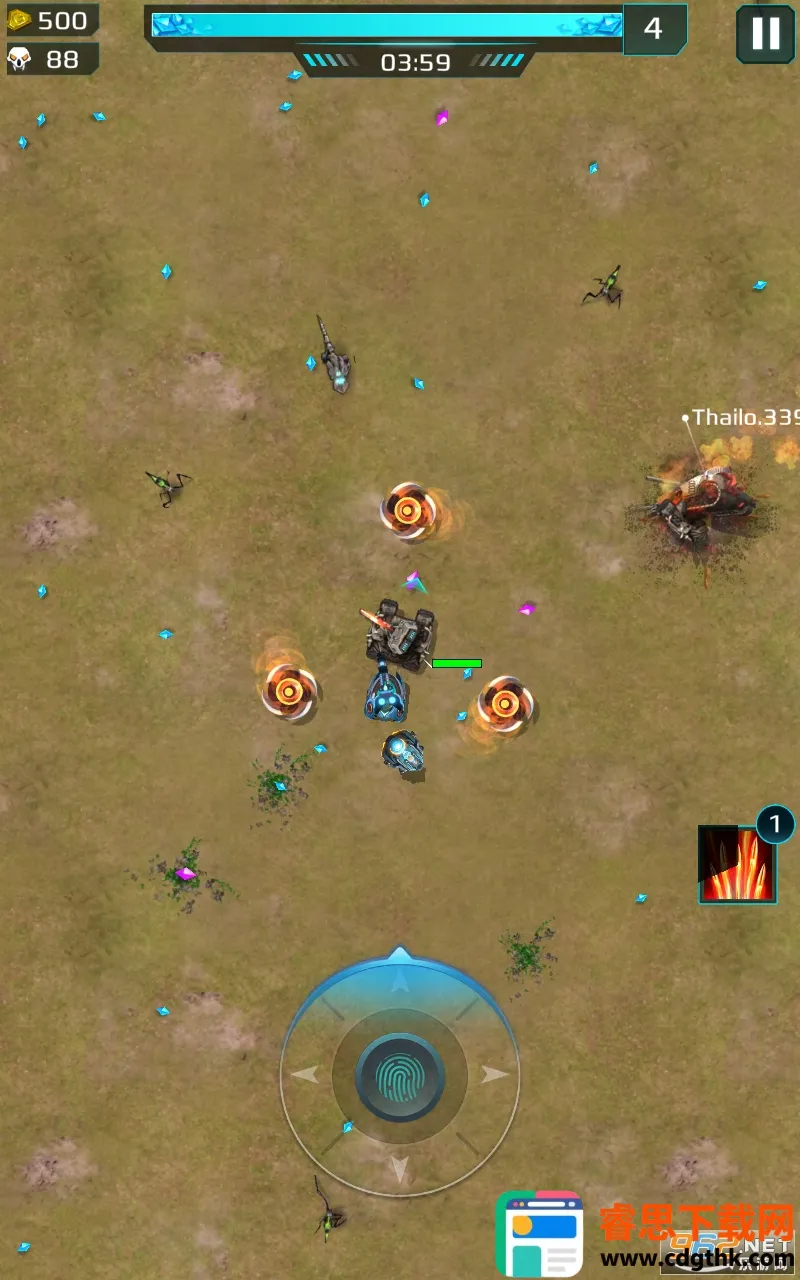Click the joystick's down arrow
The width and height of the screenshot is (800, 1280).
tap(400, 1168)
